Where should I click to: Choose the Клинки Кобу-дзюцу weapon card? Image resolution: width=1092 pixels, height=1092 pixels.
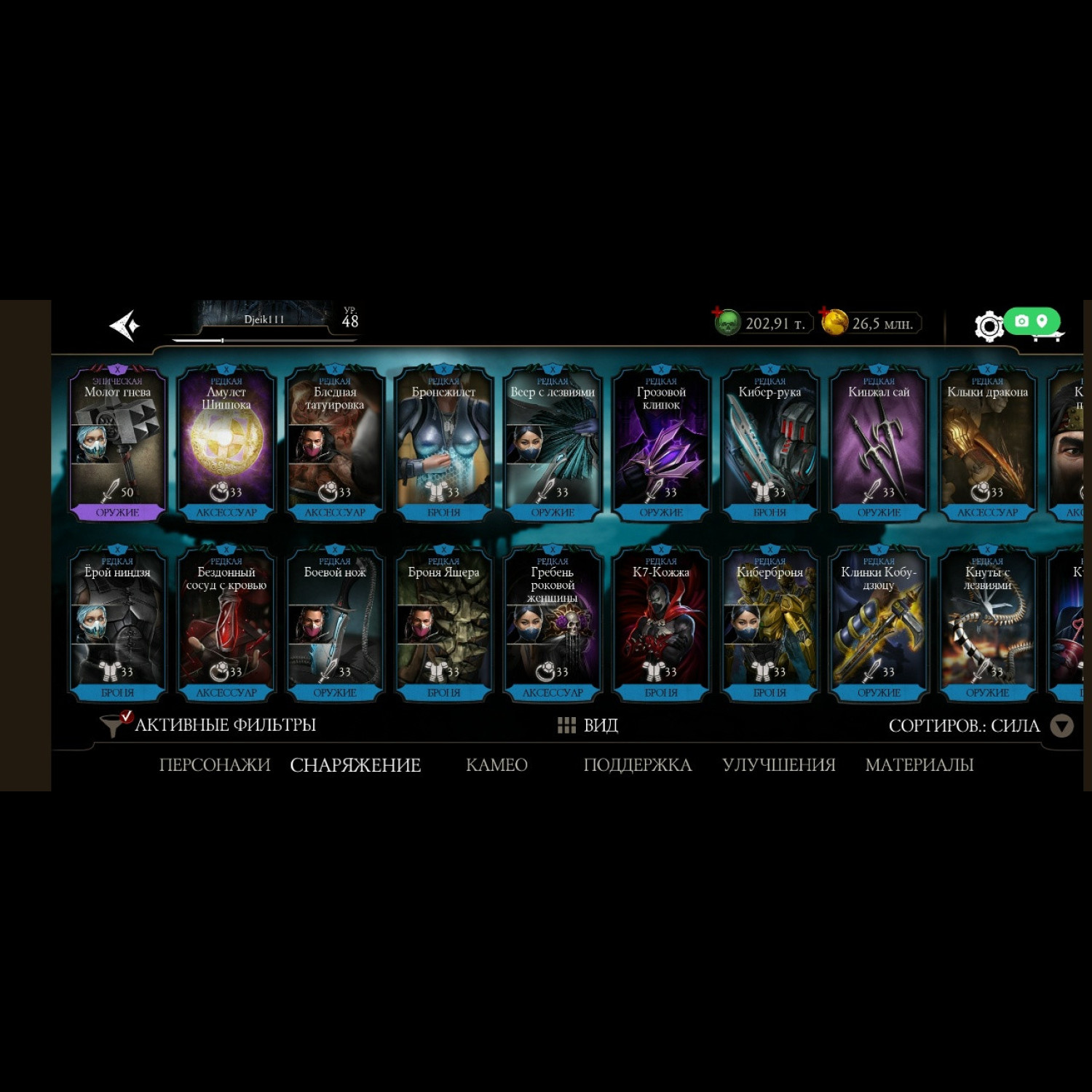point(879,624)
